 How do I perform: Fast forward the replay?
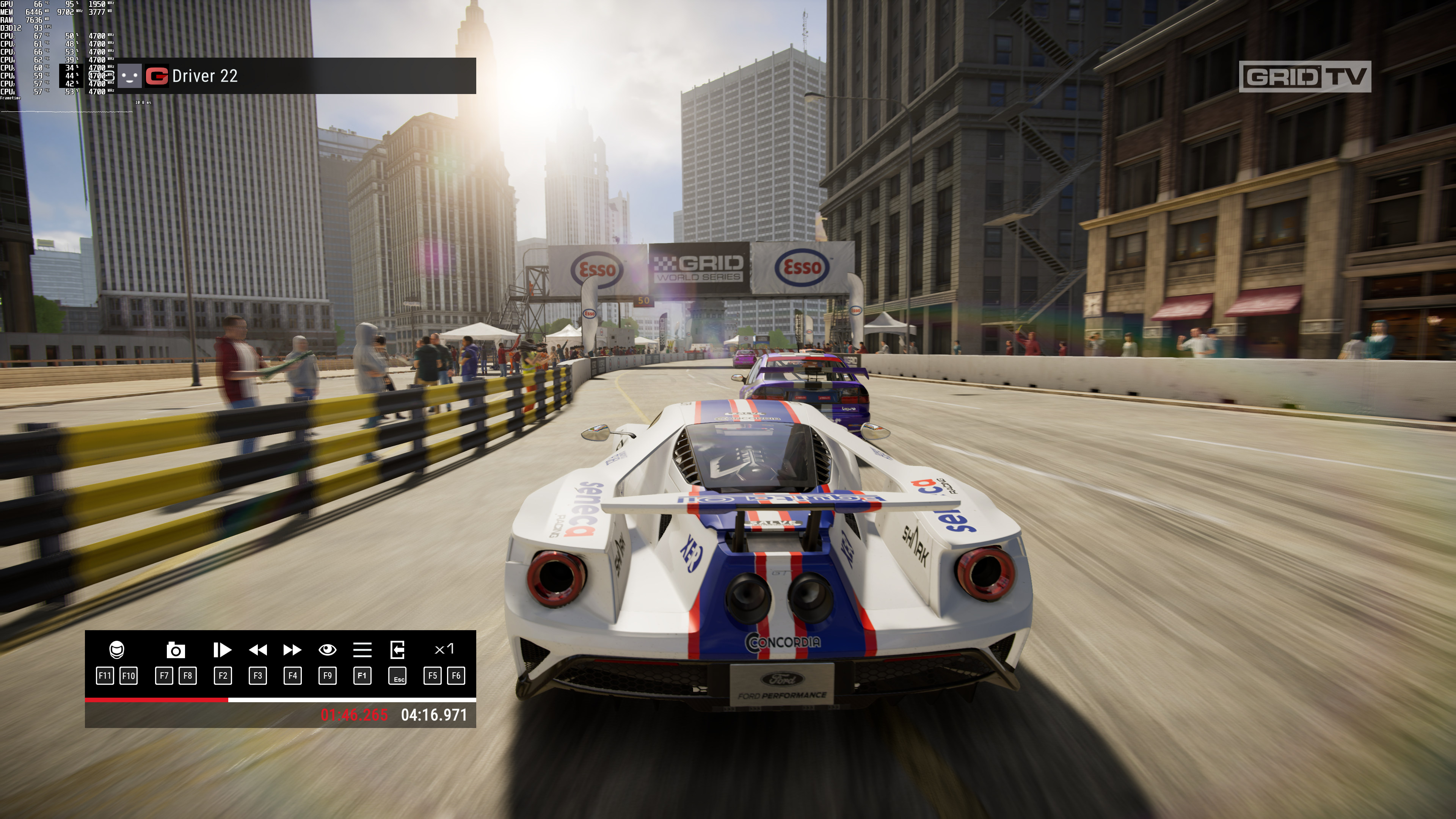coord(292,650)
